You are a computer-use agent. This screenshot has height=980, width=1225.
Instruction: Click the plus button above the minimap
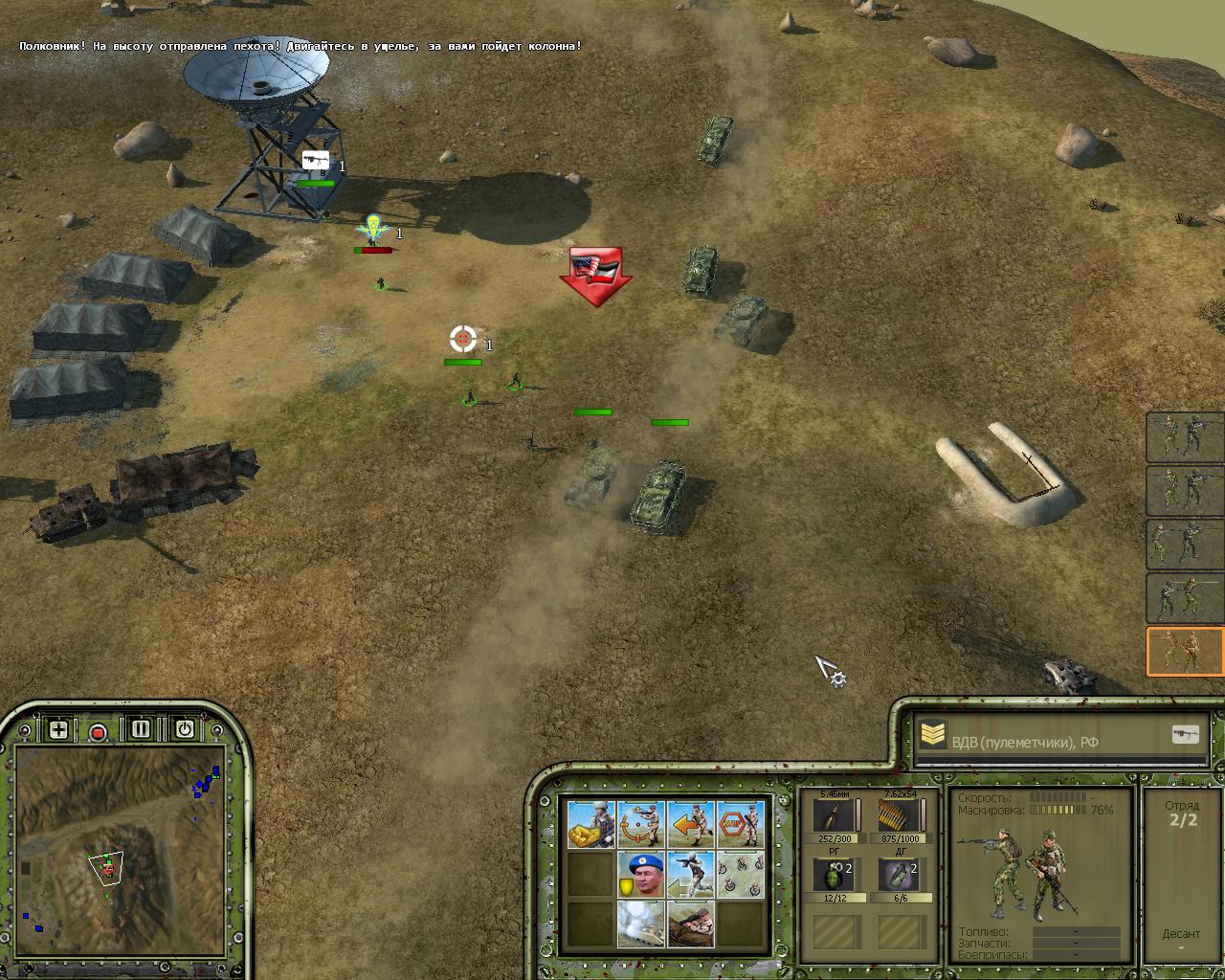coord(58,730)
